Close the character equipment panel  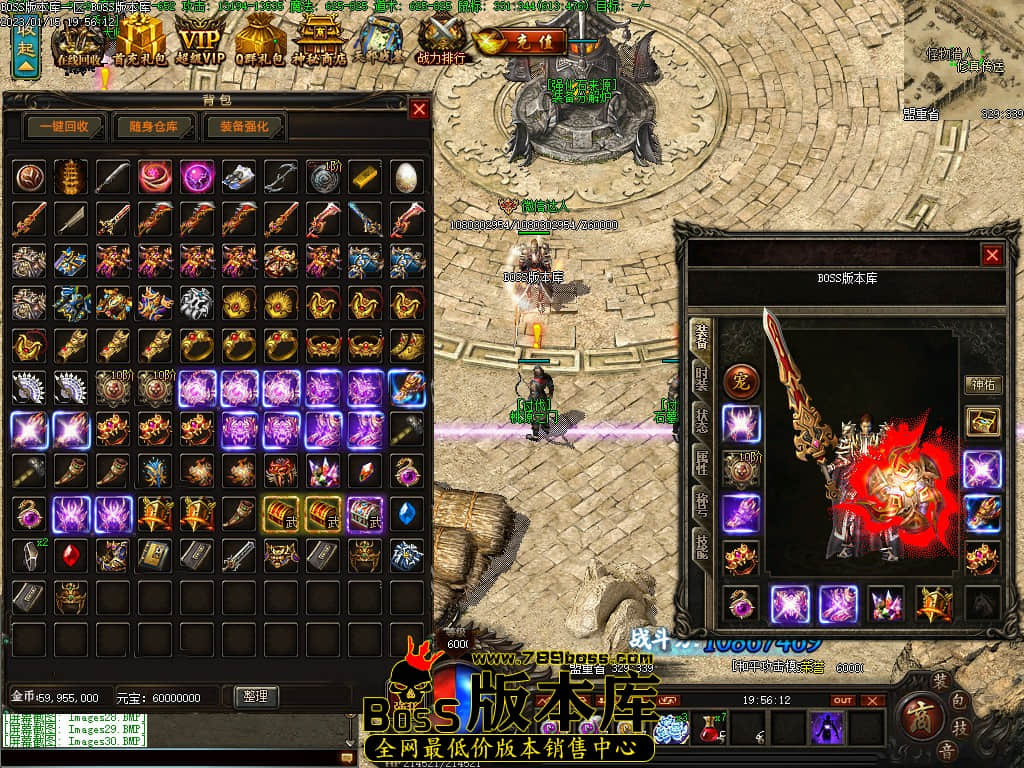coord(991,255)
